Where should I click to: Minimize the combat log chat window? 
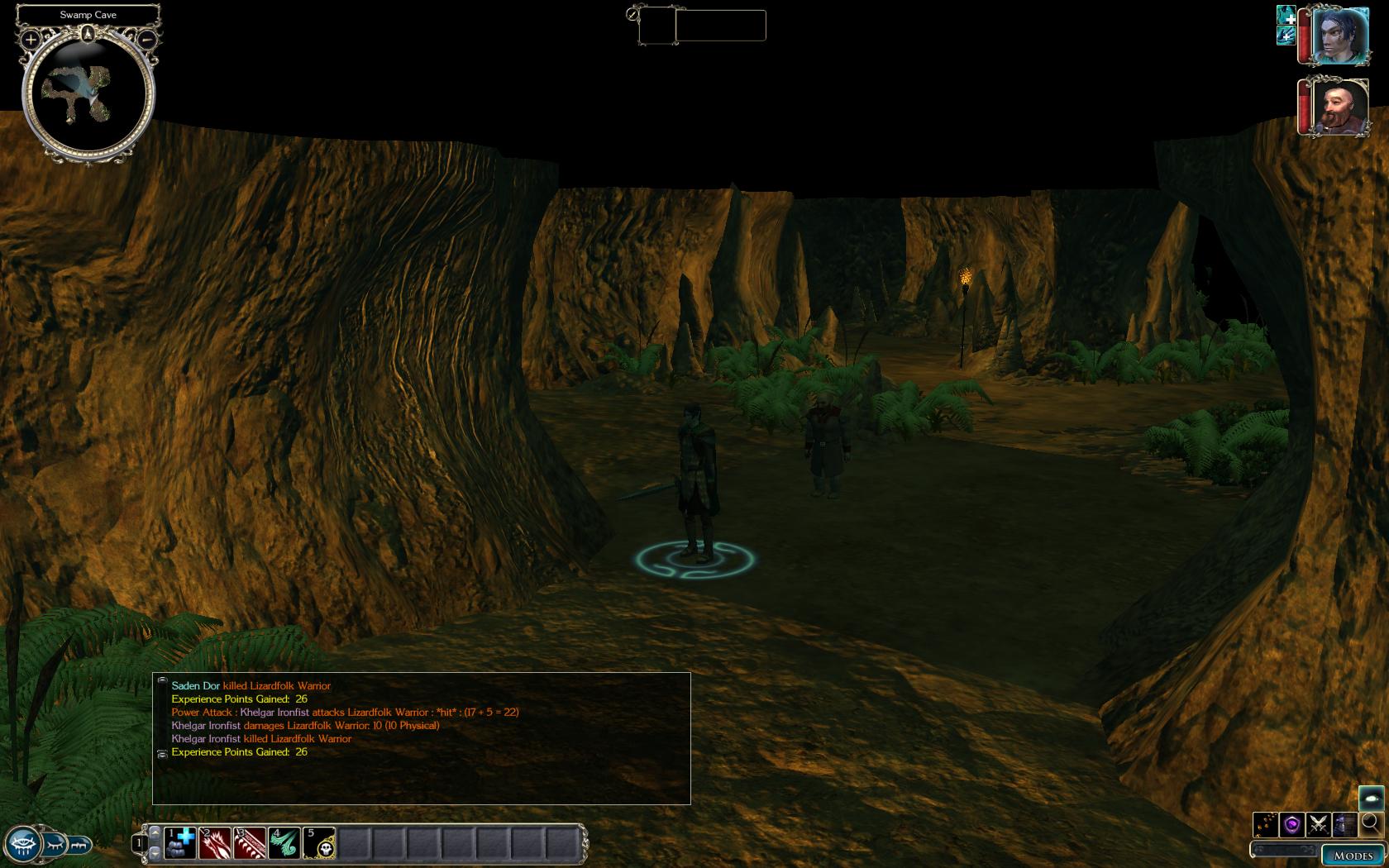click(162, 680)
